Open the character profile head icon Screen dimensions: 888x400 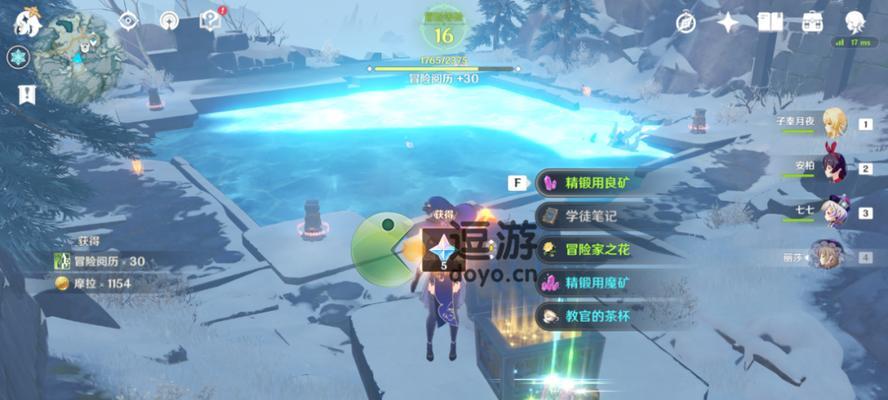[855, 22]
